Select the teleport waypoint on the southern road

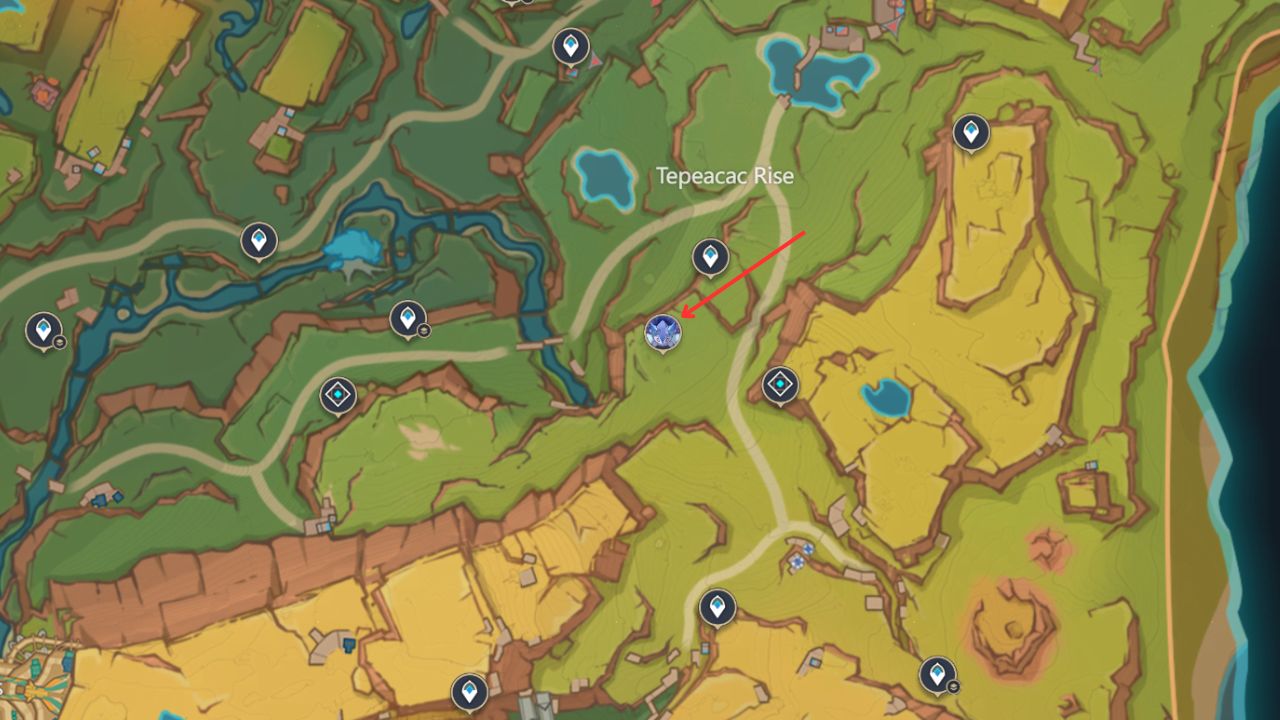(x=716, y=604)
